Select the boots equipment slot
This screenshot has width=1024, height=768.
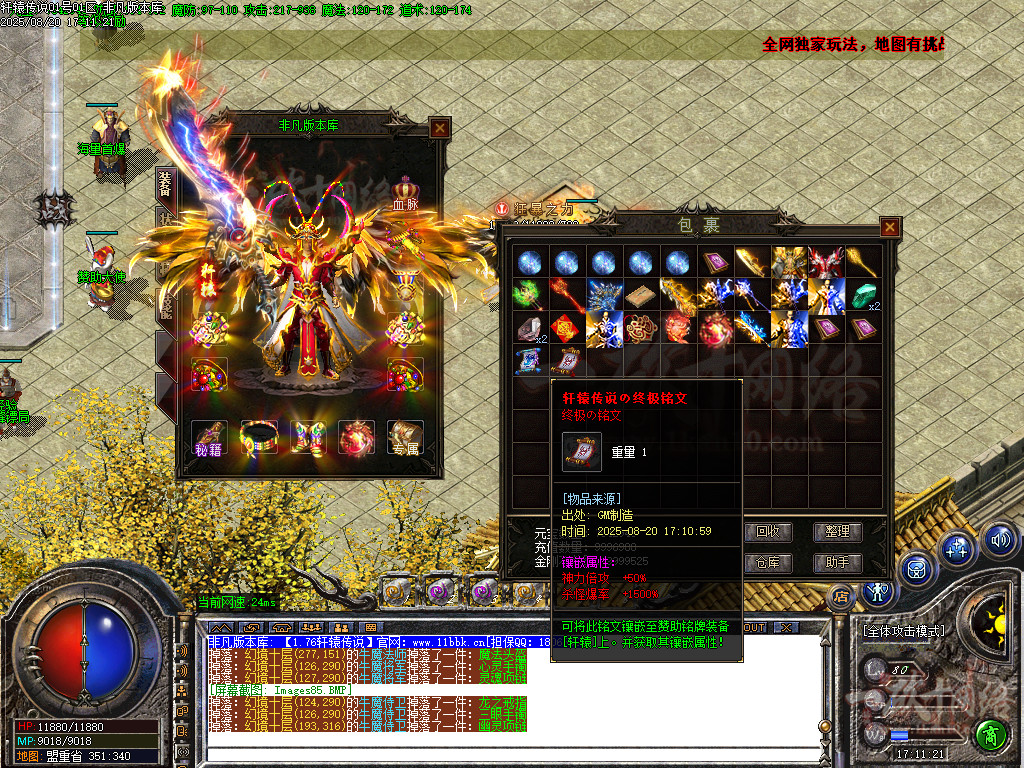point(308,437)
